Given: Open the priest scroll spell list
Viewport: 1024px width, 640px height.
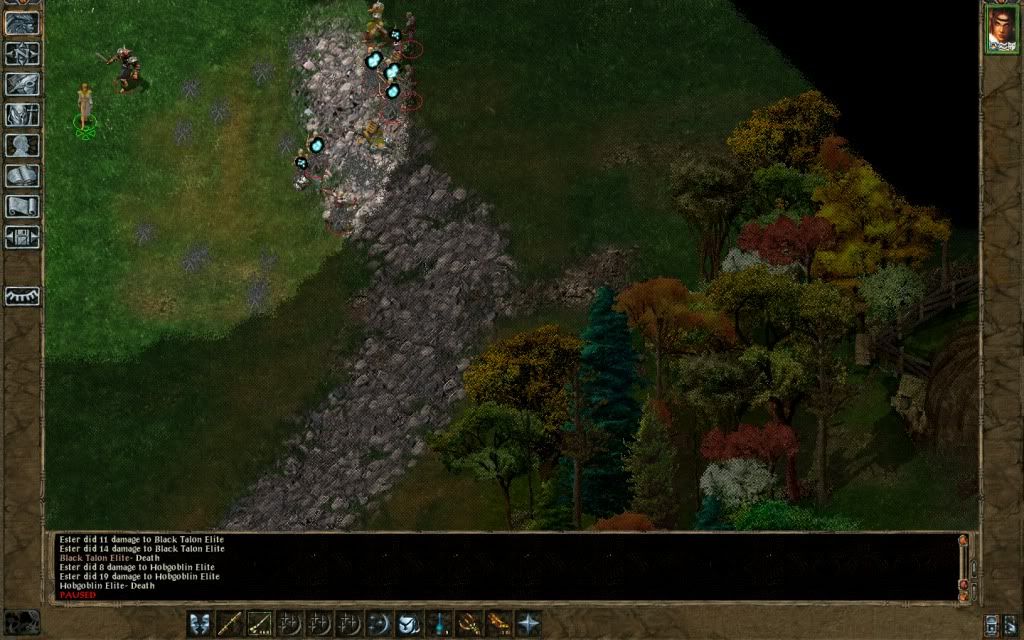Looking at the screenshot, I should (x=22, y=206).
